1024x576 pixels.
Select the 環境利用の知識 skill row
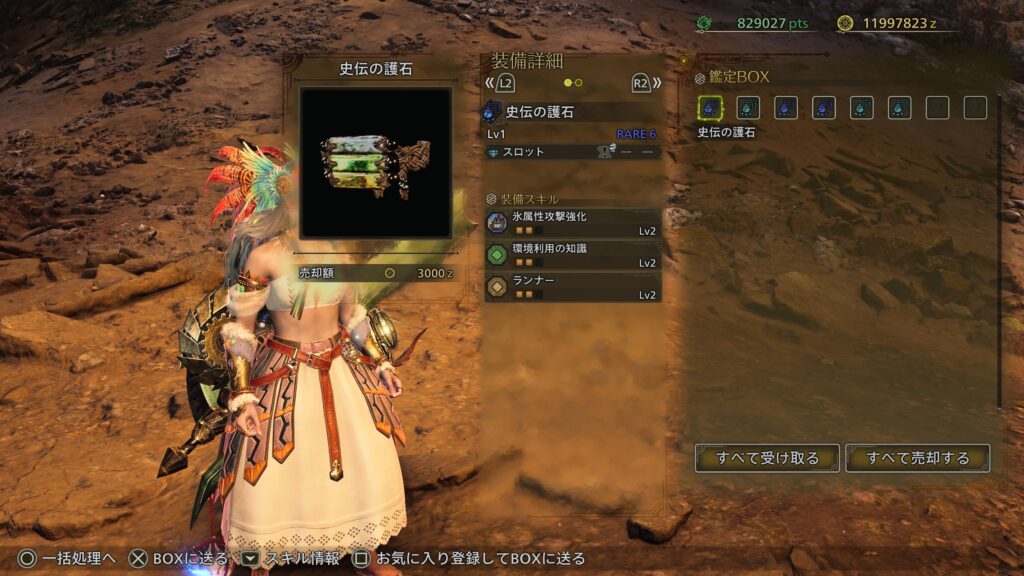click(573, 255)
